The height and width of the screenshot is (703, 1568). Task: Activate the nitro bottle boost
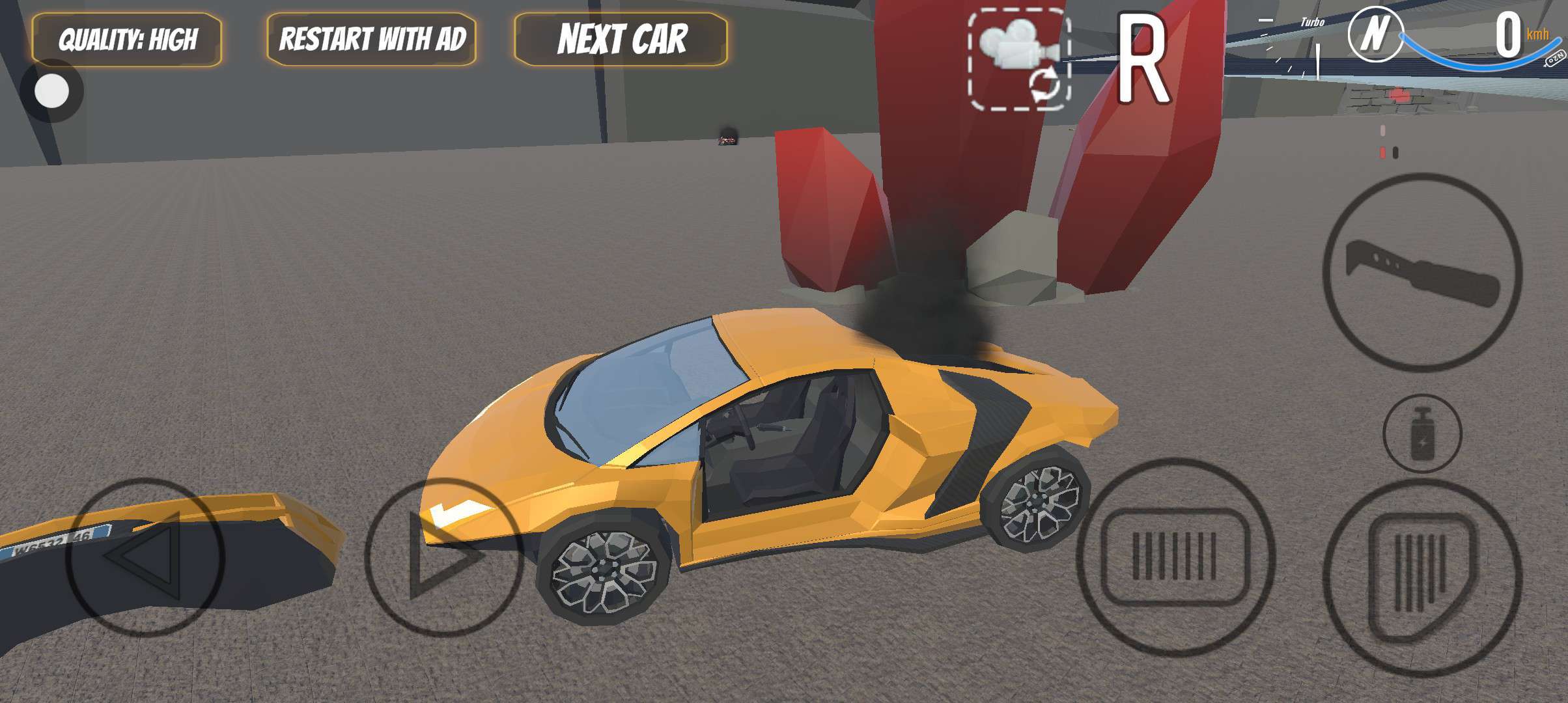(1421, 435)
